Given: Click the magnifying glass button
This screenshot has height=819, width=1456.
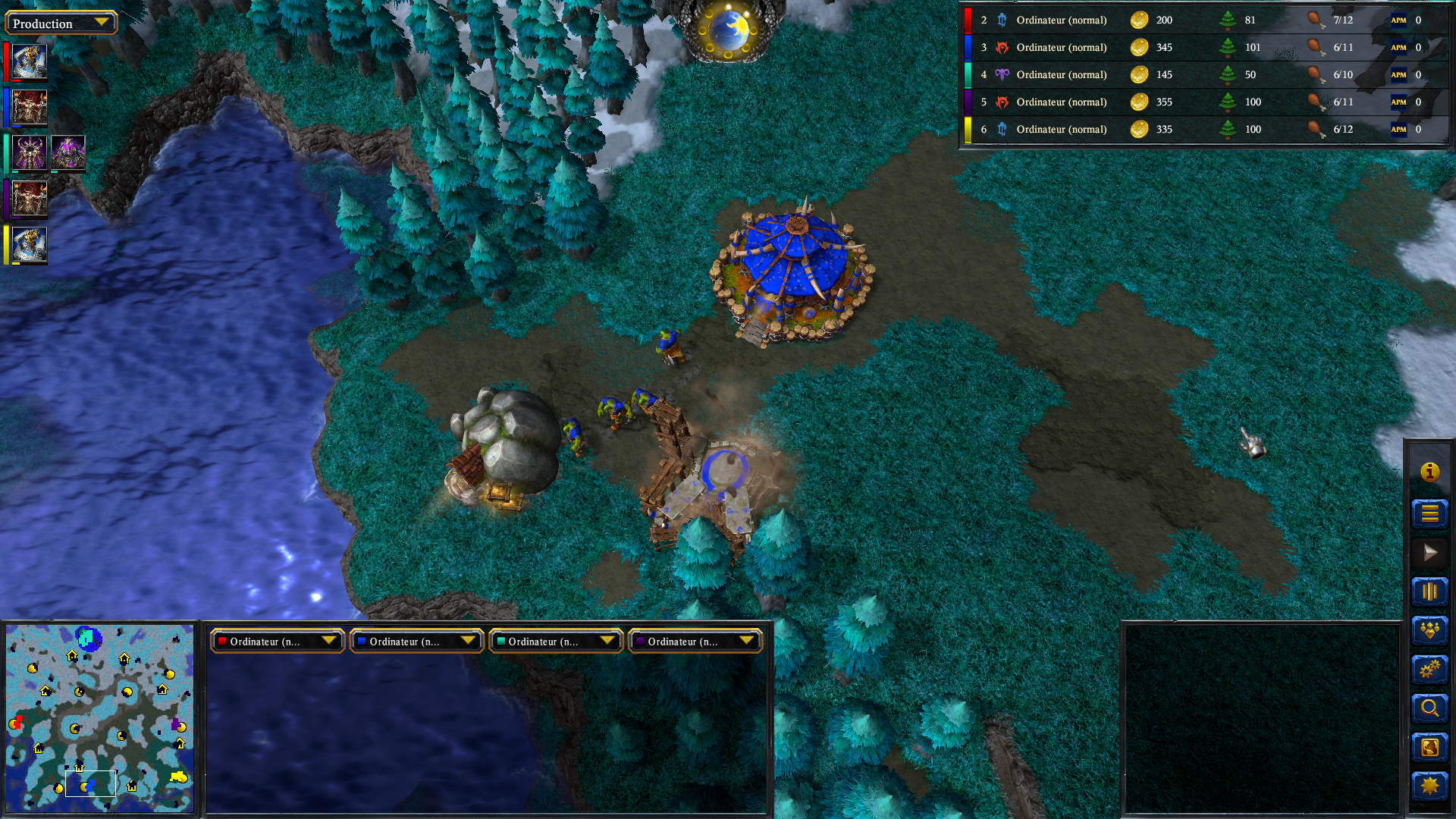Looking at the screenshot, I should point(1429,708).
